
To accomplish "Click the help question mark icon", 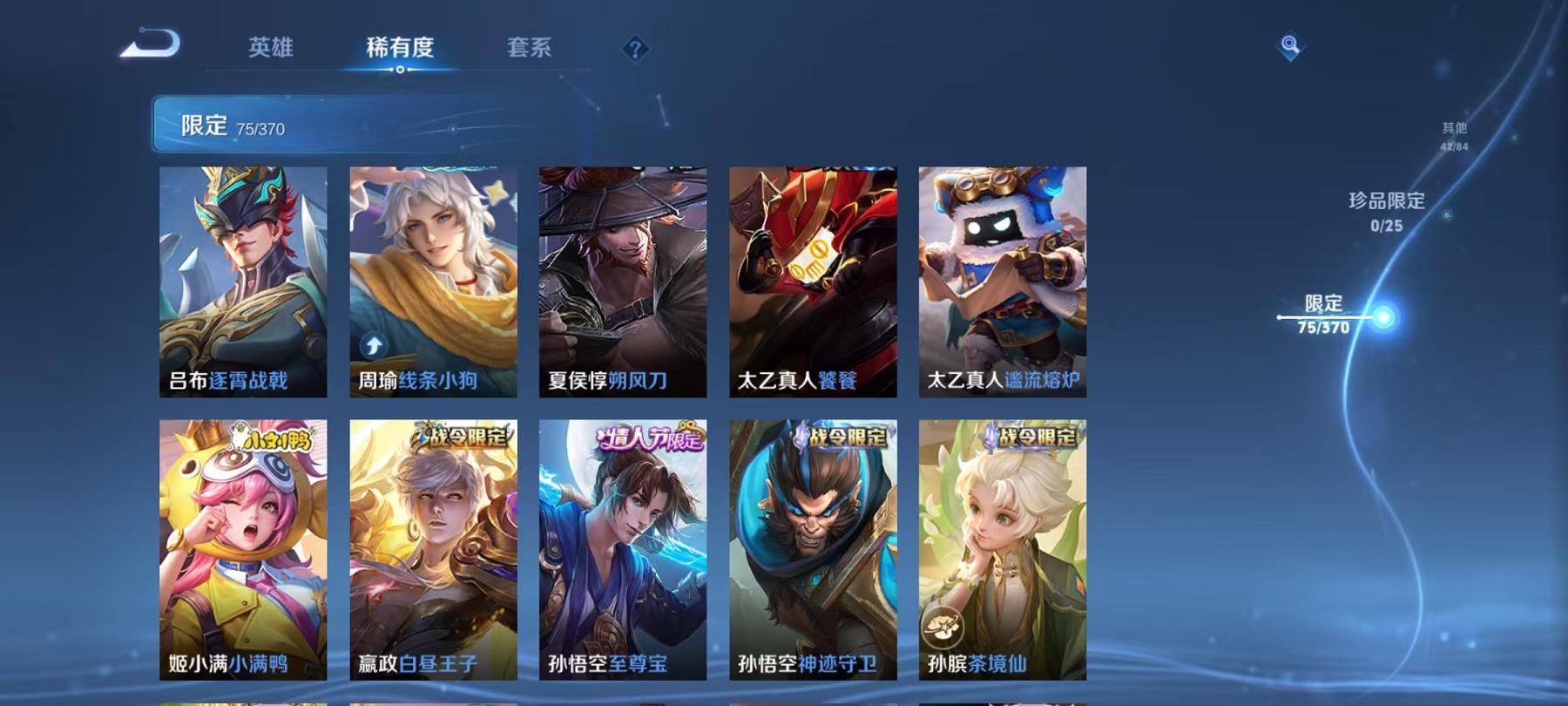I will pos(635,50).
